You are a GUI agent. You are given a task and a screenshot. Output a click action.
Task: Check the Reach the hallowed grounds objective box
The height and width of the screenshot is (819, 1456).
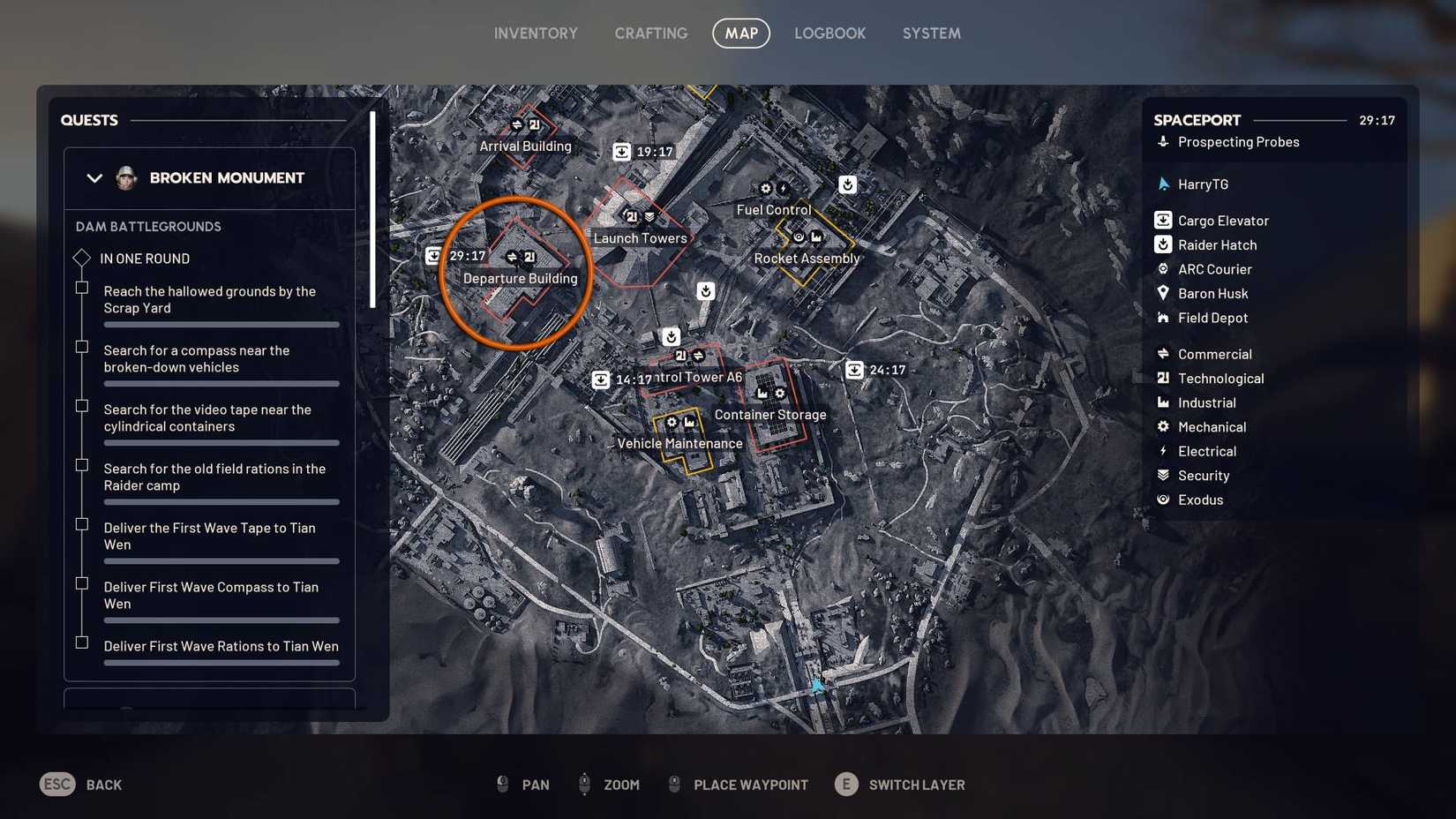click(x=82, y=288)
